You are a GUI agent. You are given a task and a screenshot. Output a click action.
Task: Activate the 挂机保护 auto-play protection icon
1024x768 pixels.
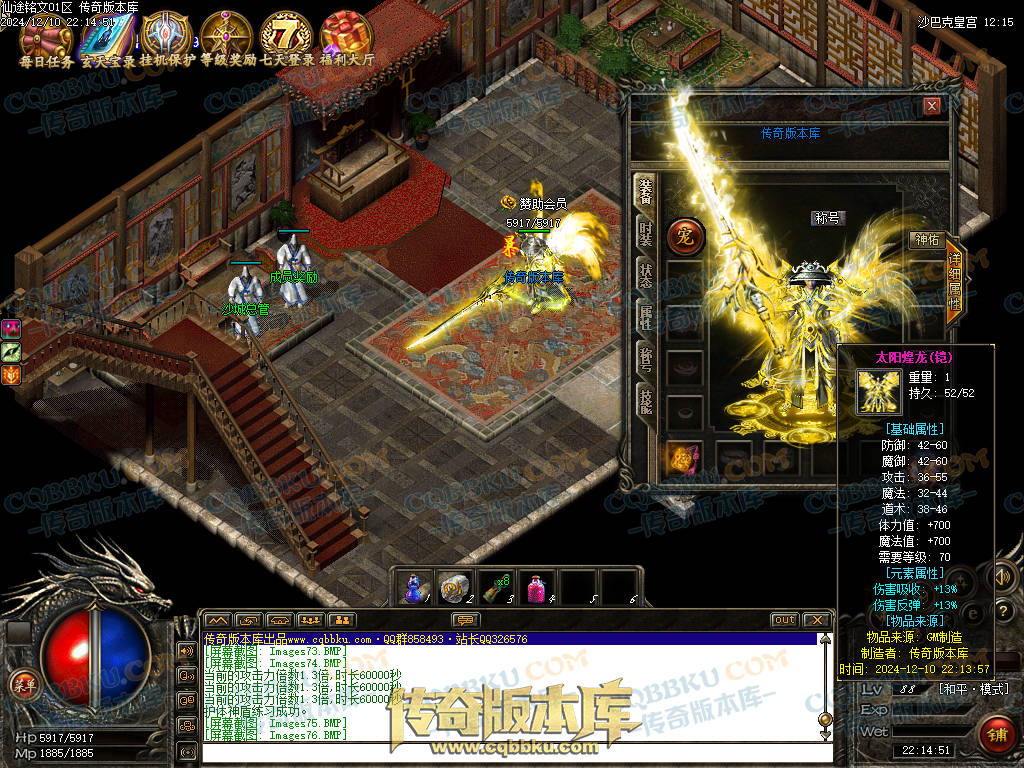tap(166, 34)
